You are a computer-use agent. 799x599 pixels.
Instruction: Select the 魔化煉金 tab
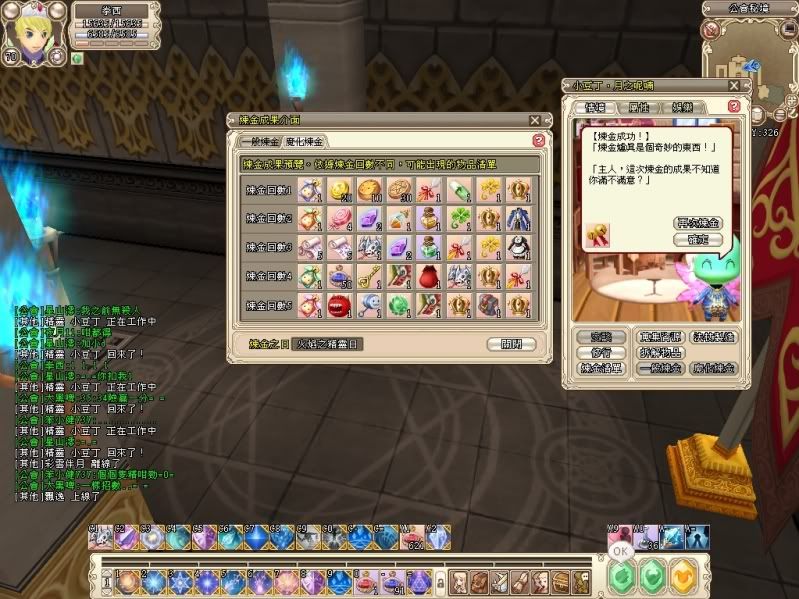point(304,141)
